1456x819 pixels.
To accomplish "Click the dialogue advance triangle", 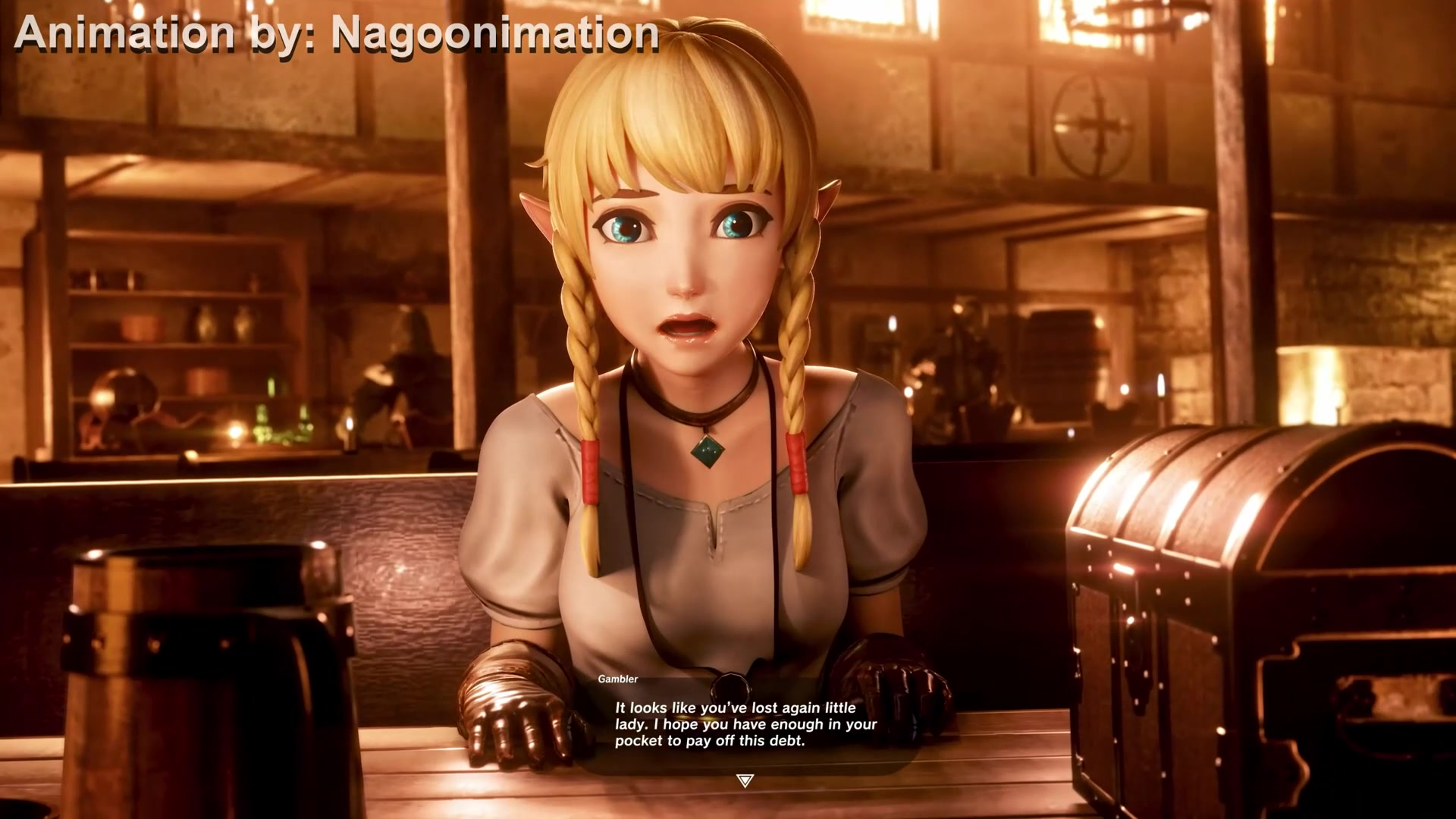I will tap(743, 777).
